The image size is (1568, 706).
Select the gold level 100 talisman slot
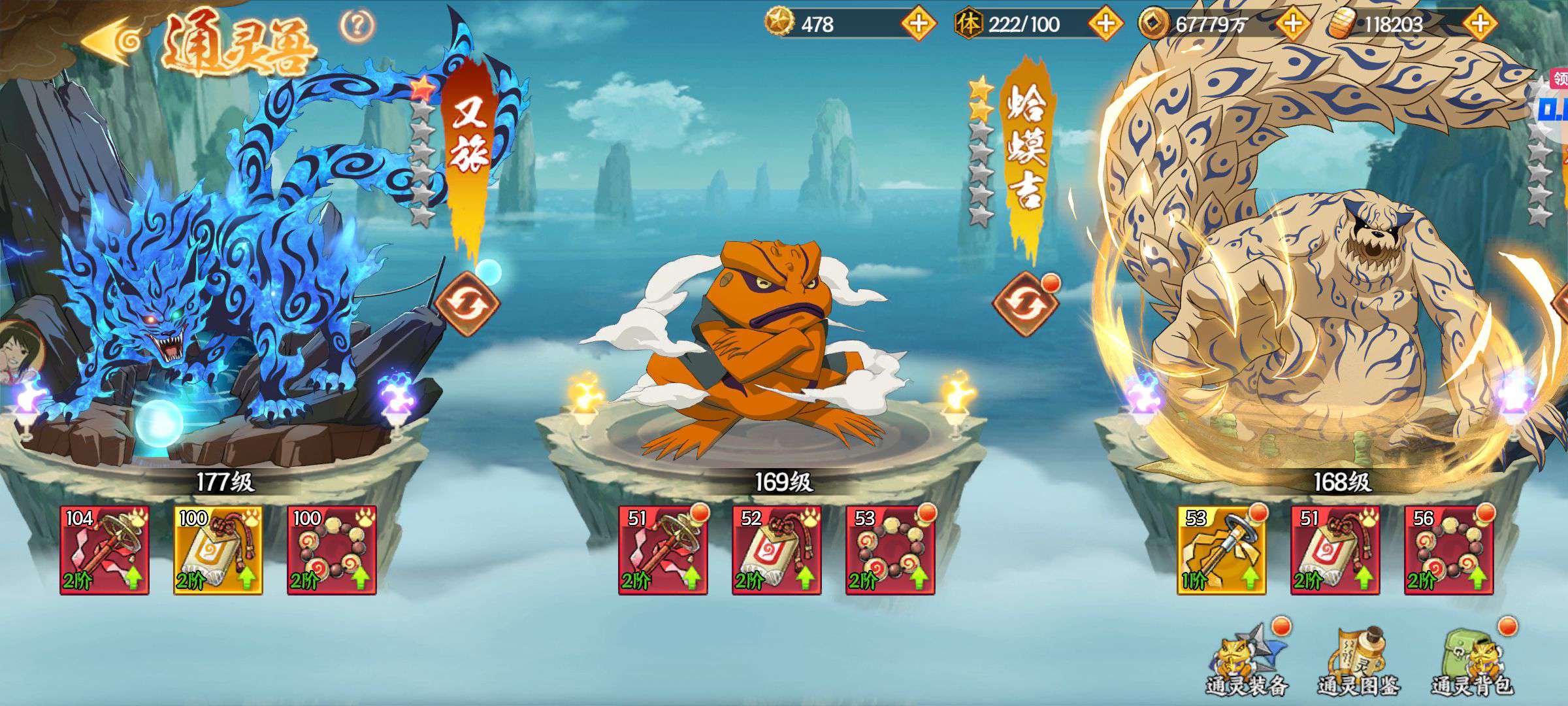pos(218,550)
